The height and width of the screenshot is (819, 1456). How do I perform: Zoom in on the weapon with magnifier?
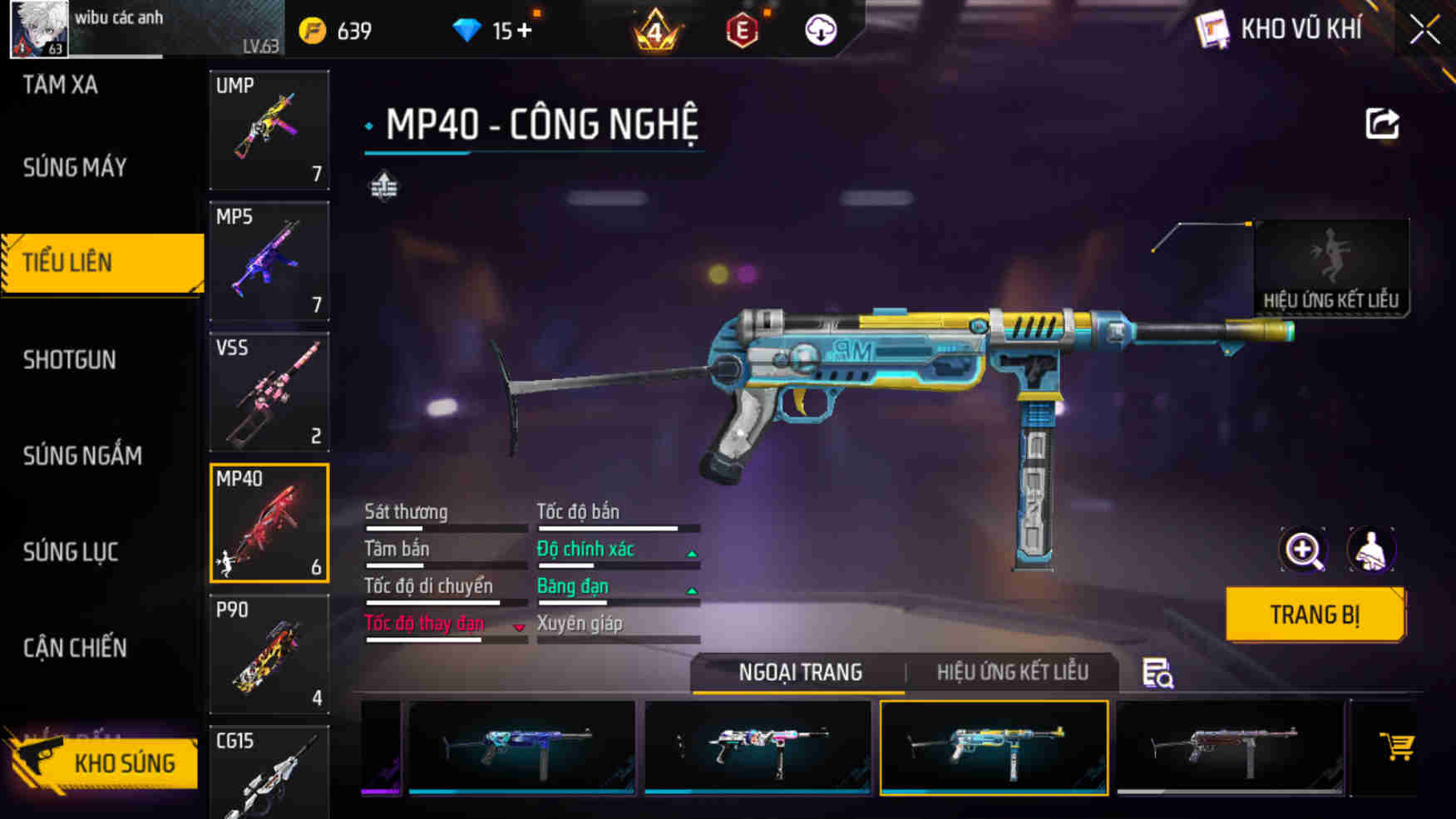tap(1303, 550)
